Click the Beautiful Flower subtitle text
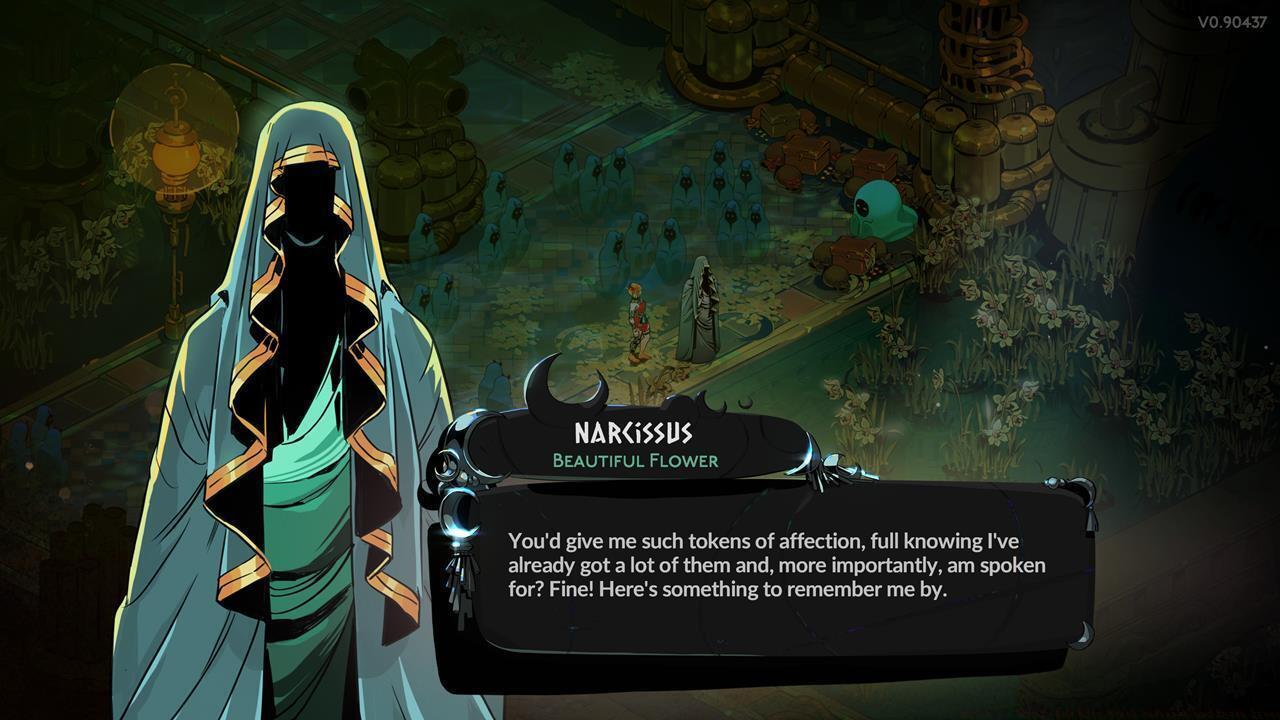Screen dimensions: 1280x720 (x=637, y=461)
